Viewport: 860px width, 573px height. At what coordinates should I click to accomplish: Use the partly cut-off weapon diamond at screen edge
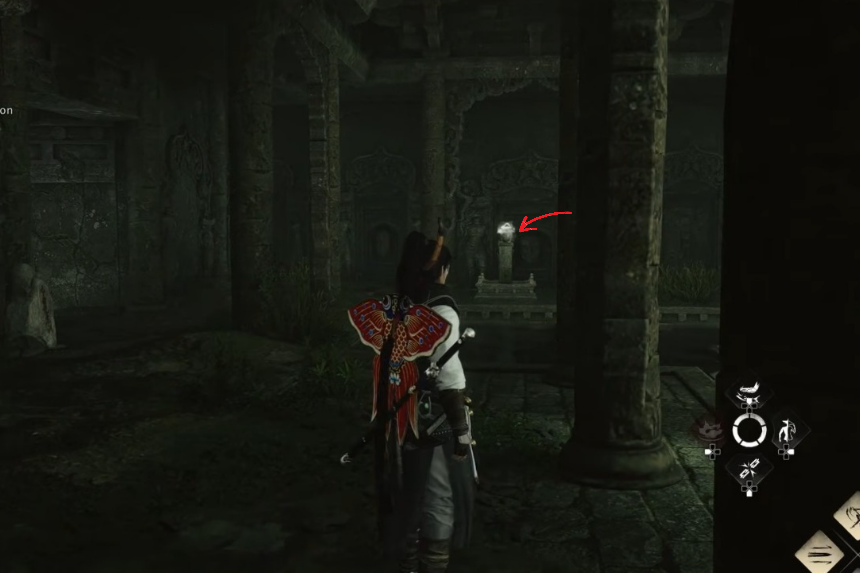850,513
